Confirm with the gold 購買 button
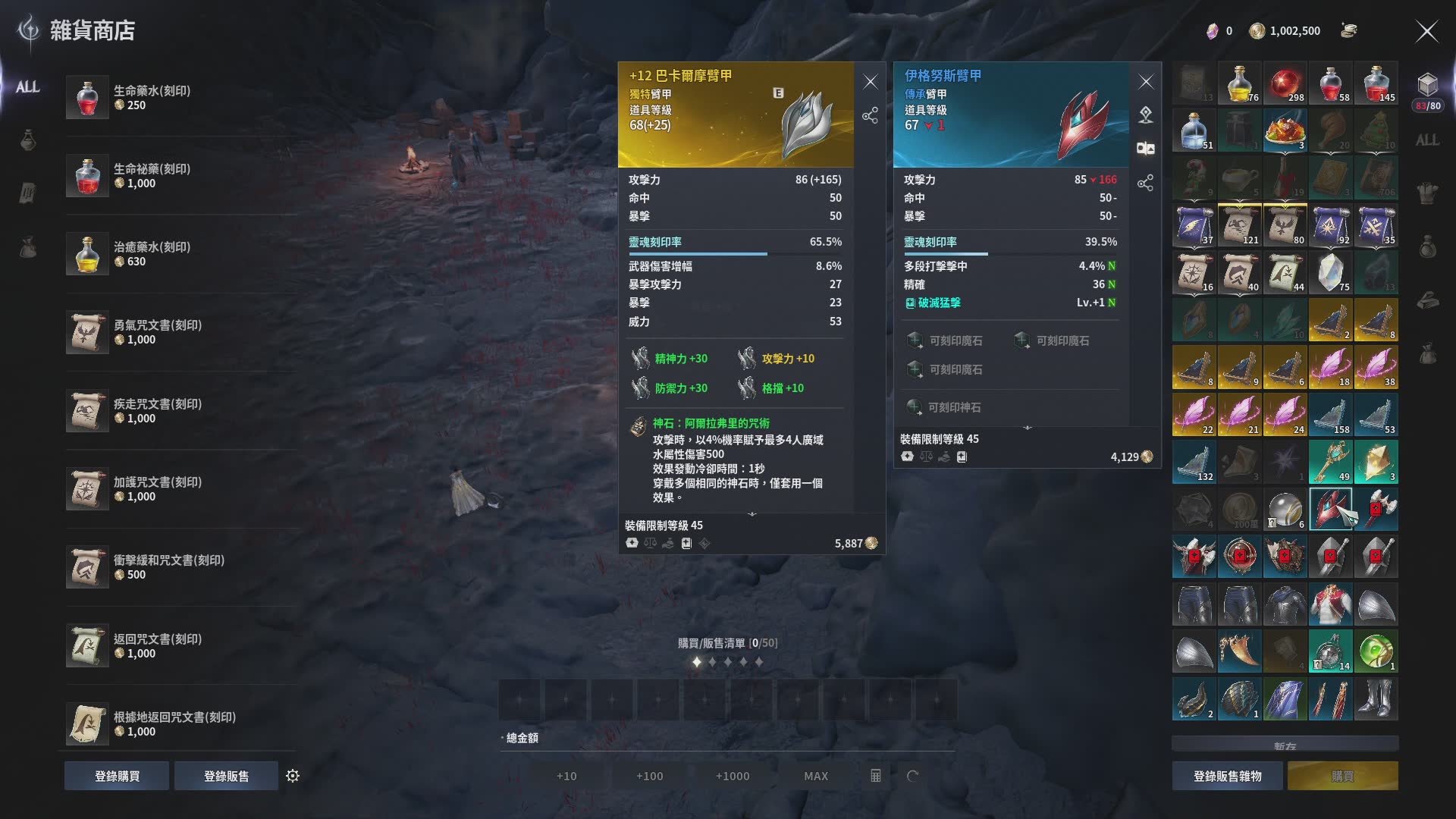Viewport: 1456px width, 819px height. point(1342,776)
